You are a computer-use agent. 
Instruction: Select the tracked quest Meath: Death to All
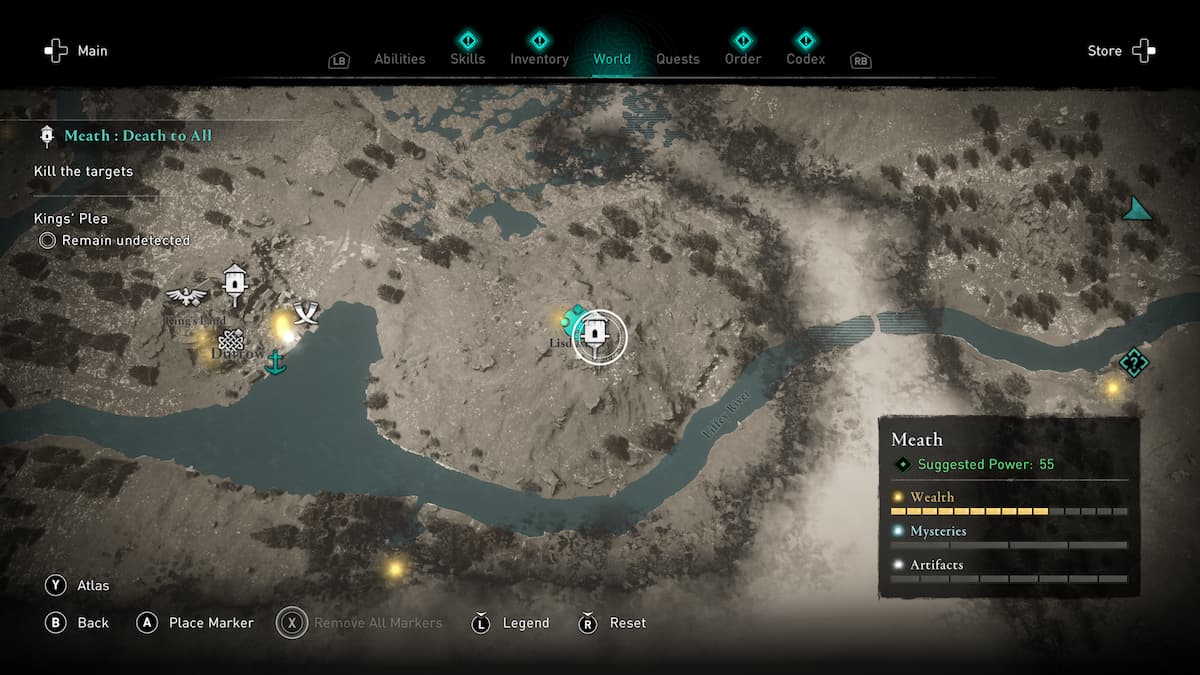[x=137, y=136]
